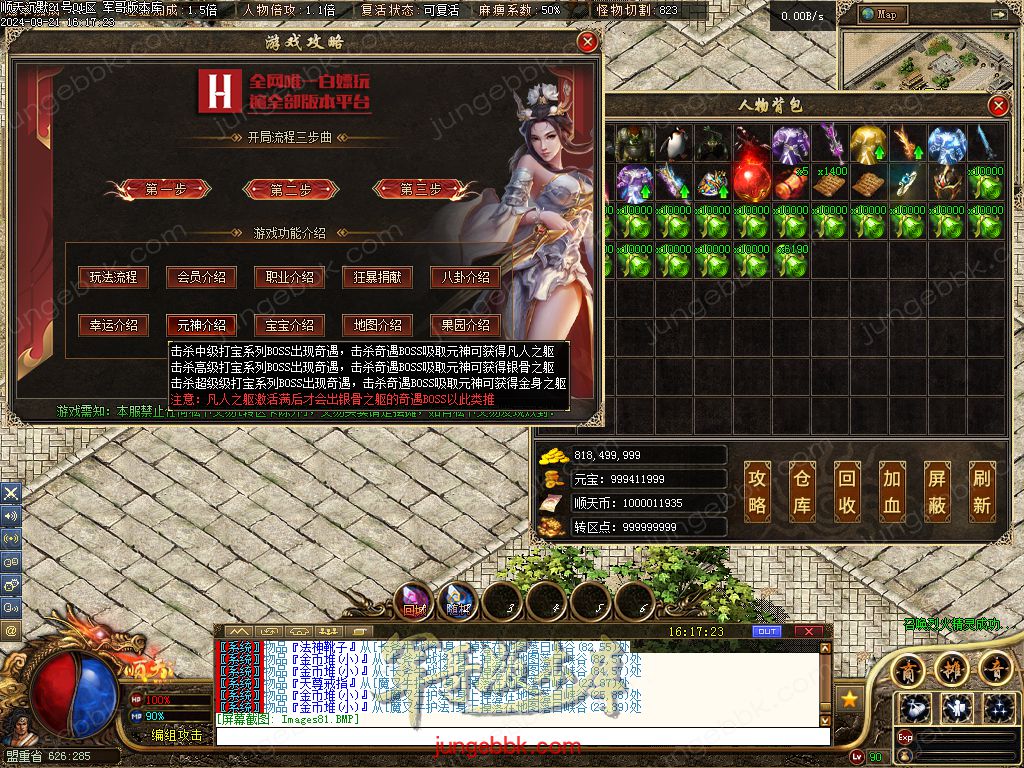Open the 攻略 guide button in the bag
This screenshot has width=1024, height=768.
click(757, 491)
